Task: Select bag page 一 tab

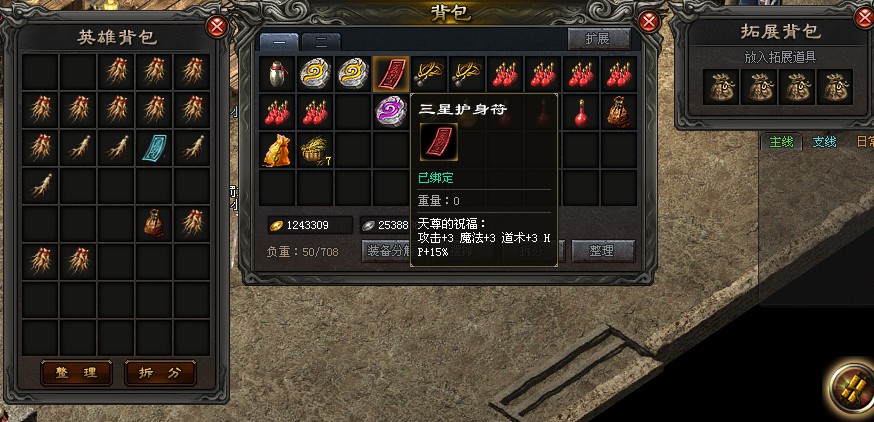Action: (x=279, y=42)
